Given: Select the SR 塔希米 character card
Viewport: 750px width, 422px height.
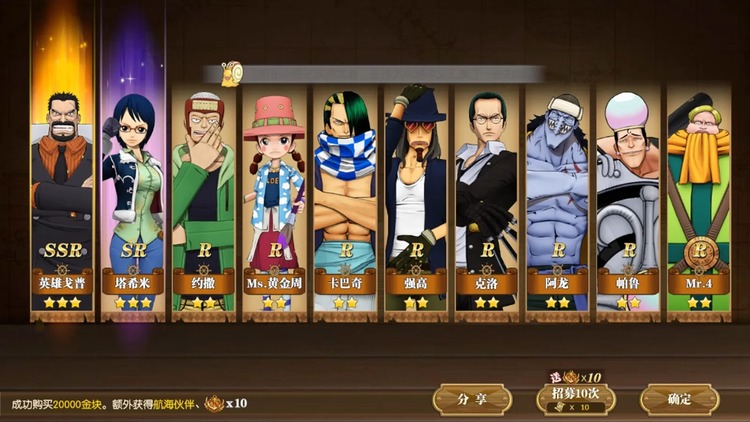Looking at the screenshot, I should coord(133,190).
